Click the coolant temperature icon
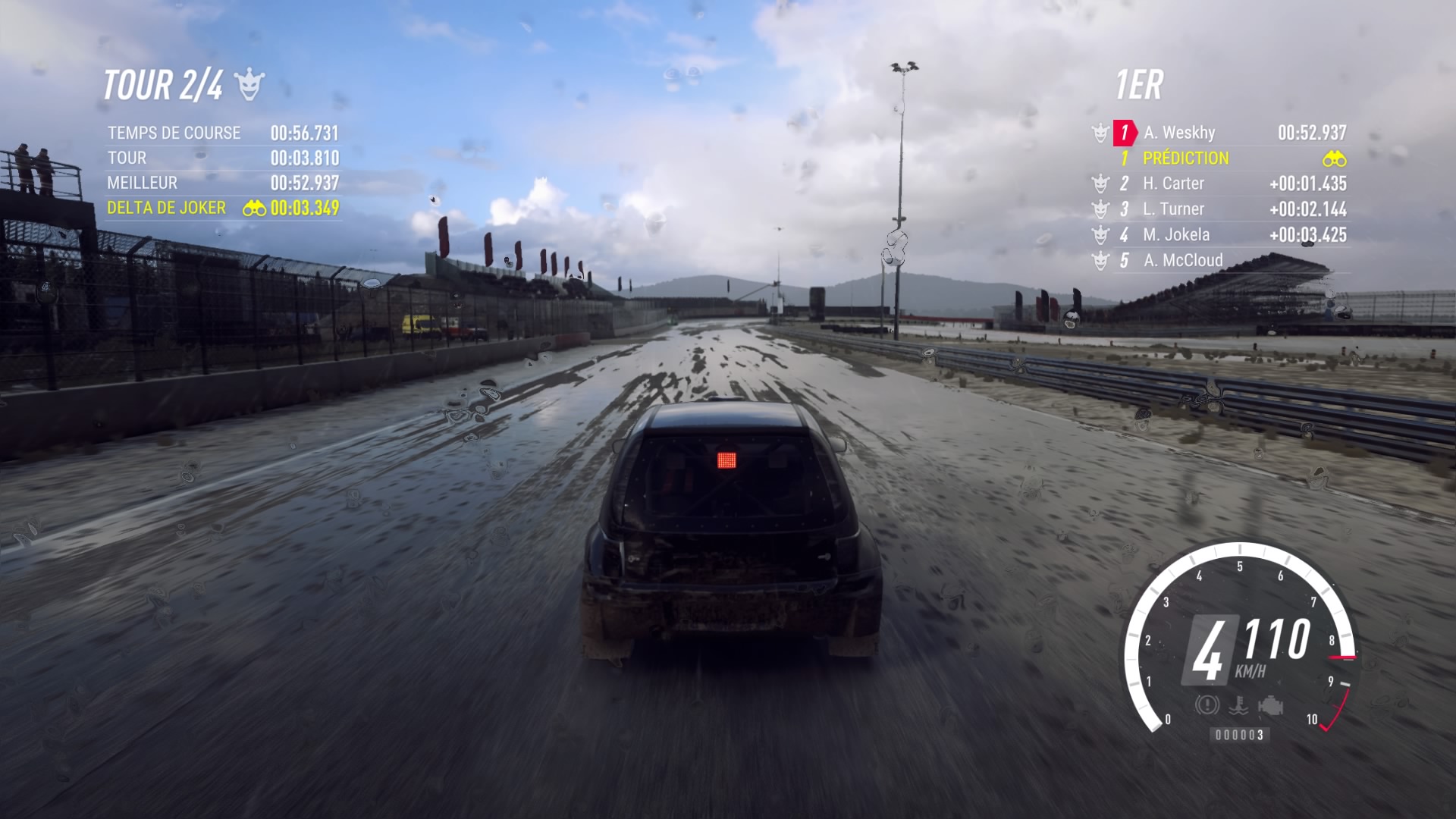The image size is (1456, 819). pos(1239,707)
